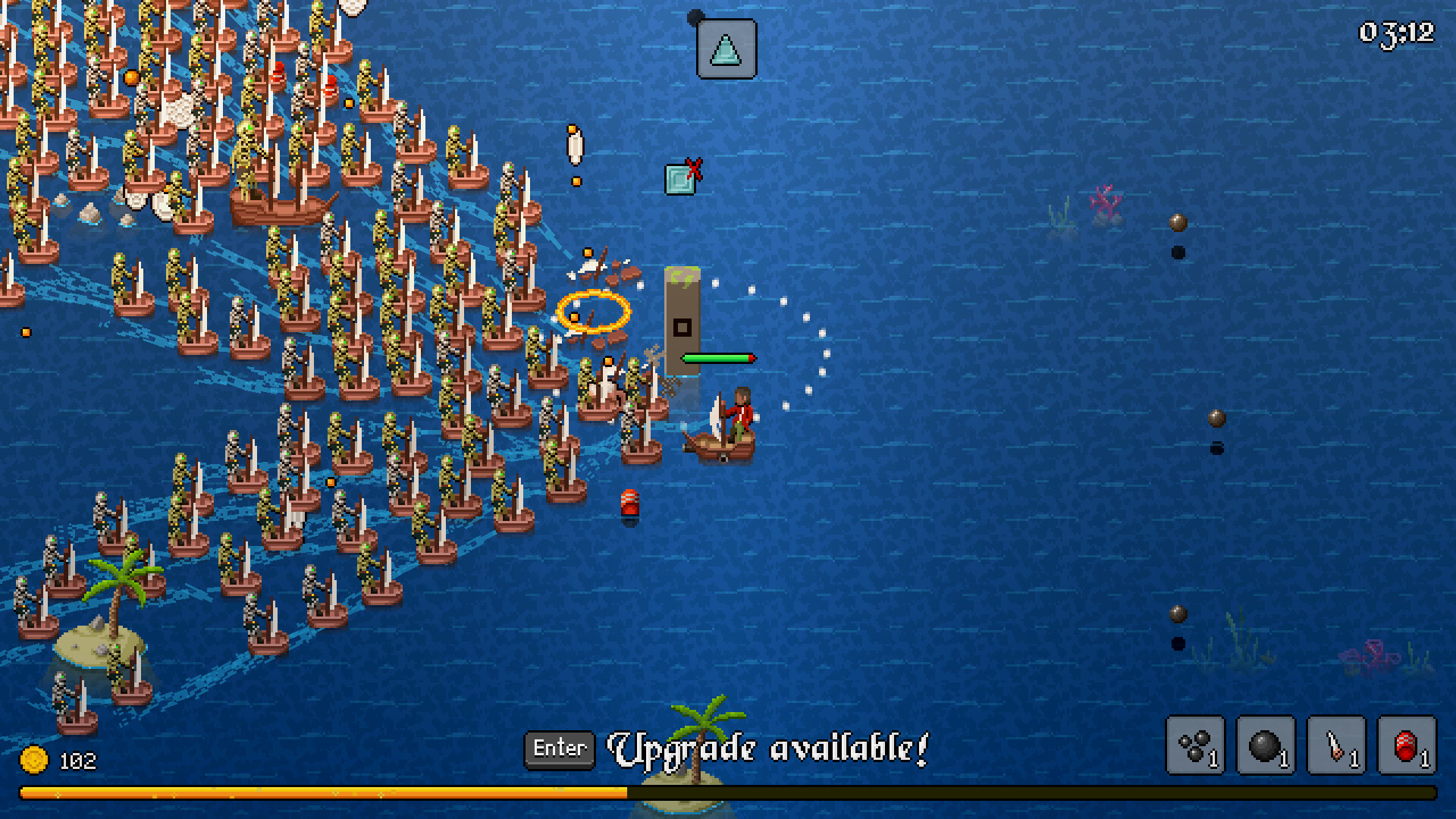
Task: Click the crossed-out waypoint marker
Action: pos(681,178)
